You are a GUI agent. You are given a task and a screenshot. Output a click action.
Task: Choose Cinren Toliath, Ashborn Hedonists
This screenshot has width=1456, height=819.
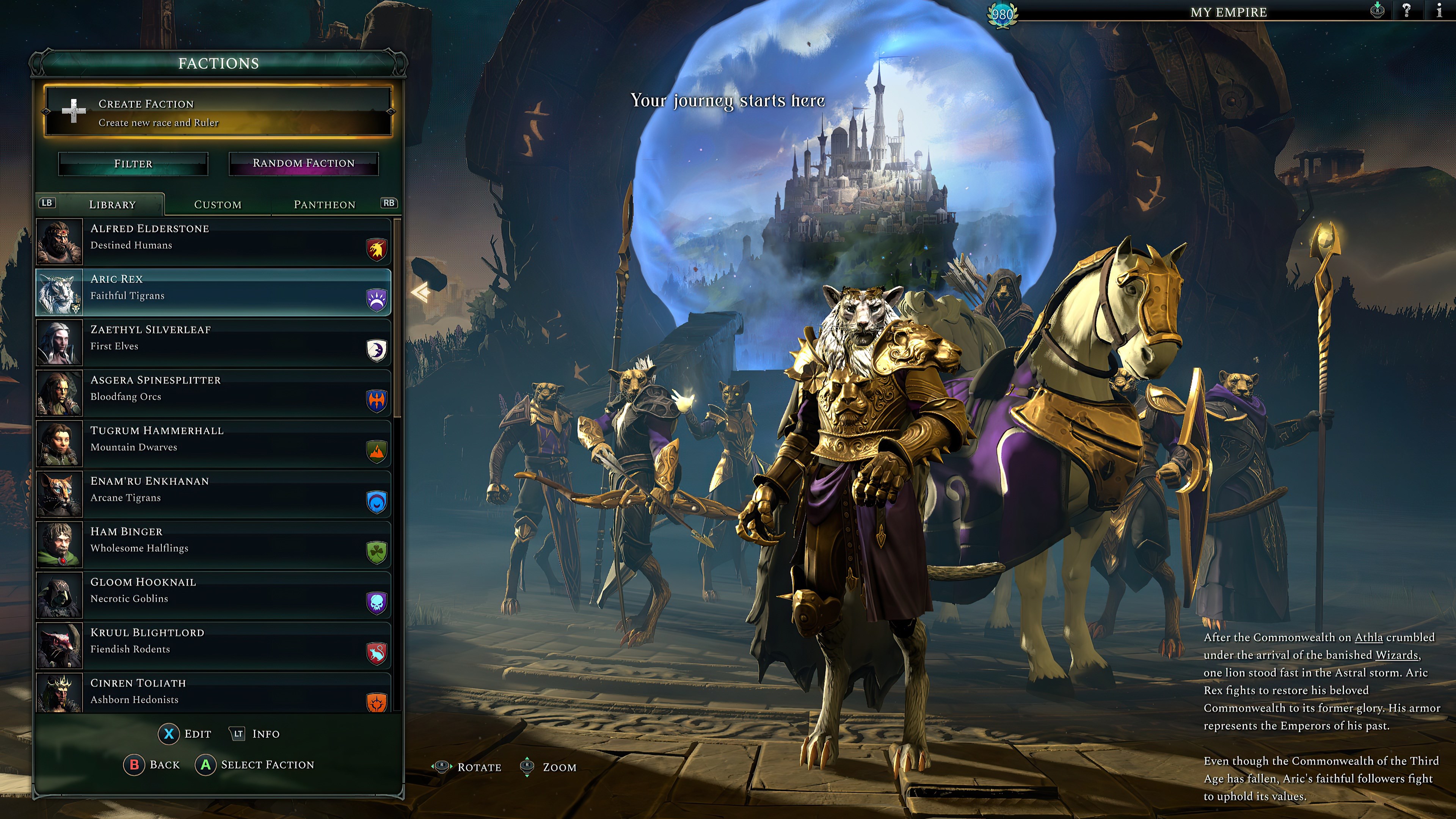pyautogui.click(x=213, y=693)
